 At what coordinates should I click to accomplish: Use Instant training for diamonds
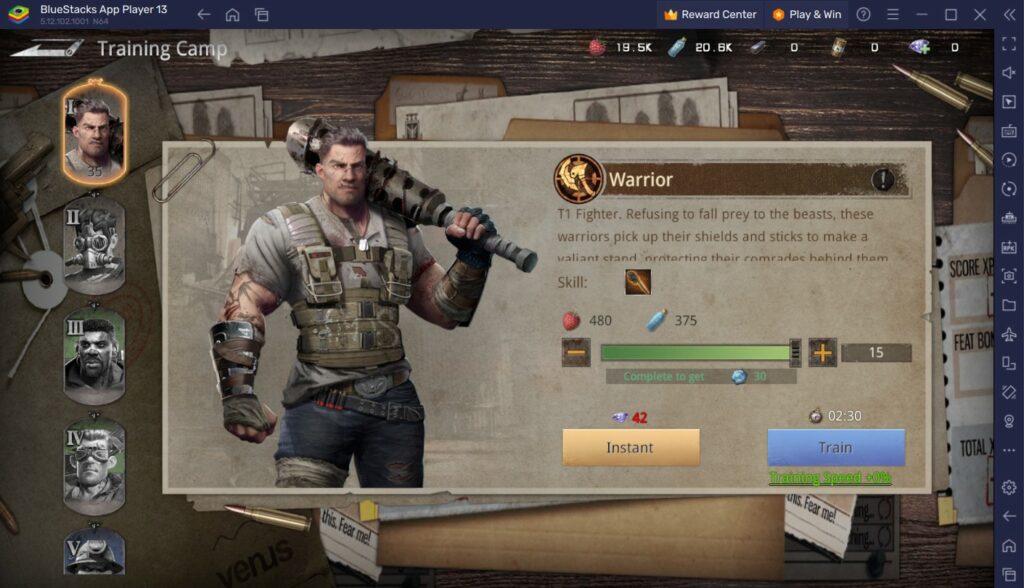630,447
